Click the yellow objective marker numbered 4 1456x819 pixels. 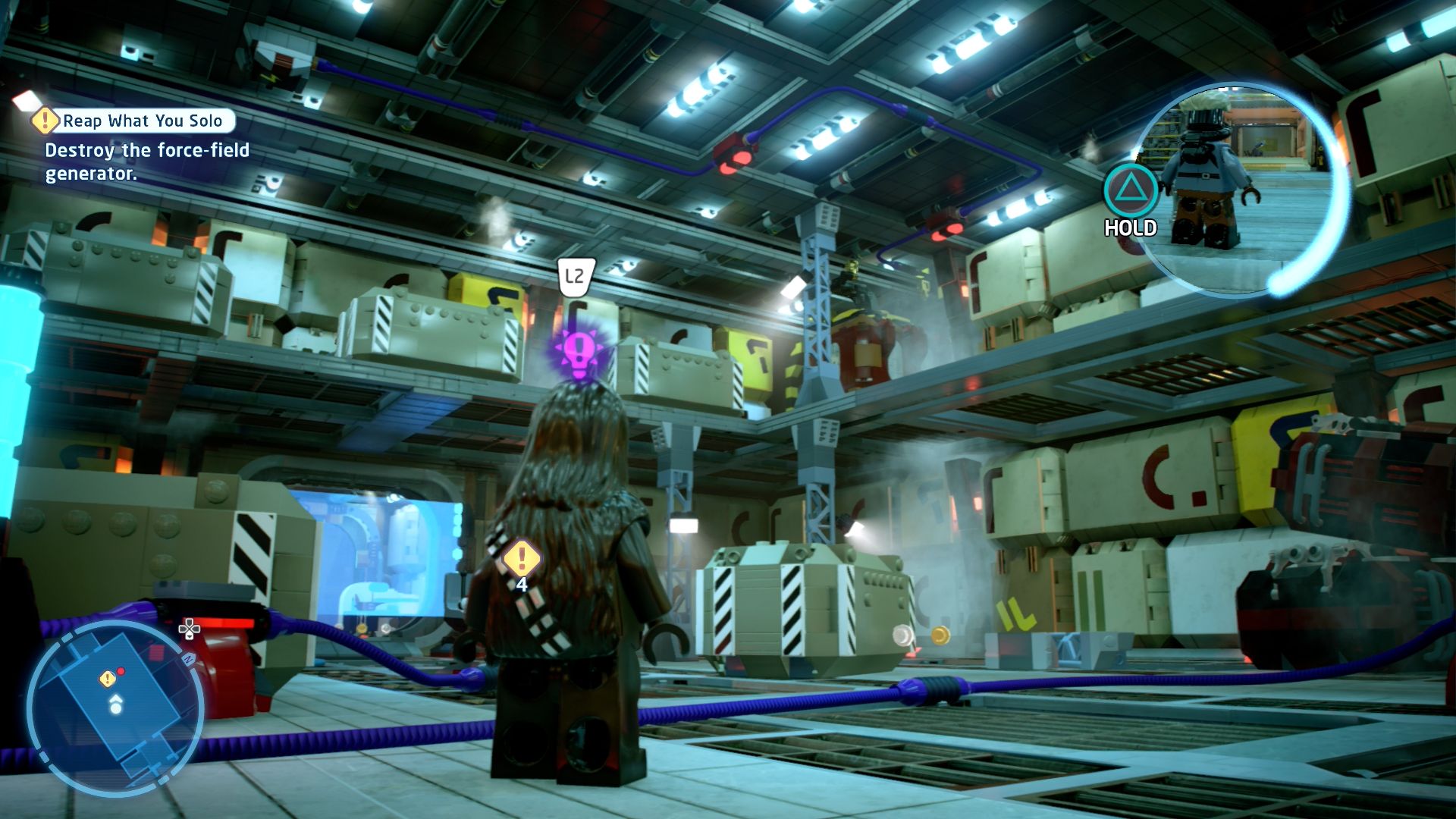[x=521, y=560]
